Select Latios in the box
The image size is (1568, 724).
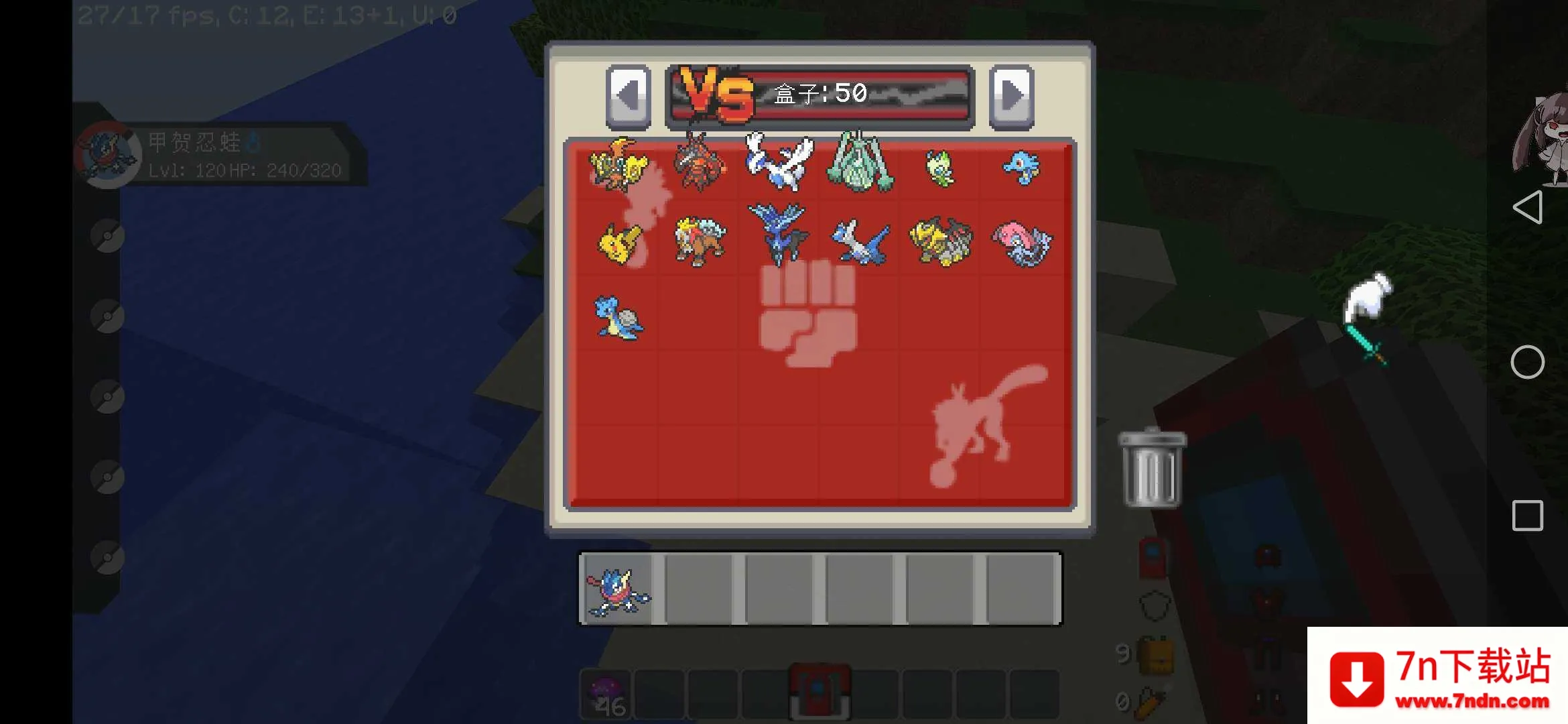pyautogui.click(x=860, y=243)
